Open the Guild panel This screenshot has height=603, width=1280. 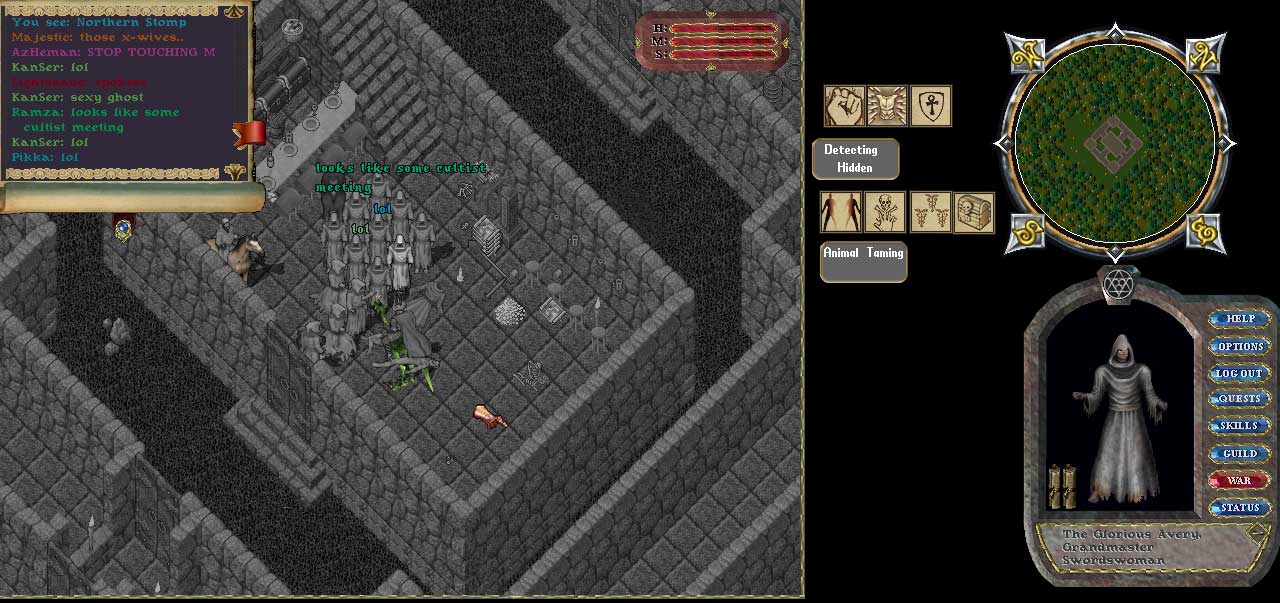1240,453
